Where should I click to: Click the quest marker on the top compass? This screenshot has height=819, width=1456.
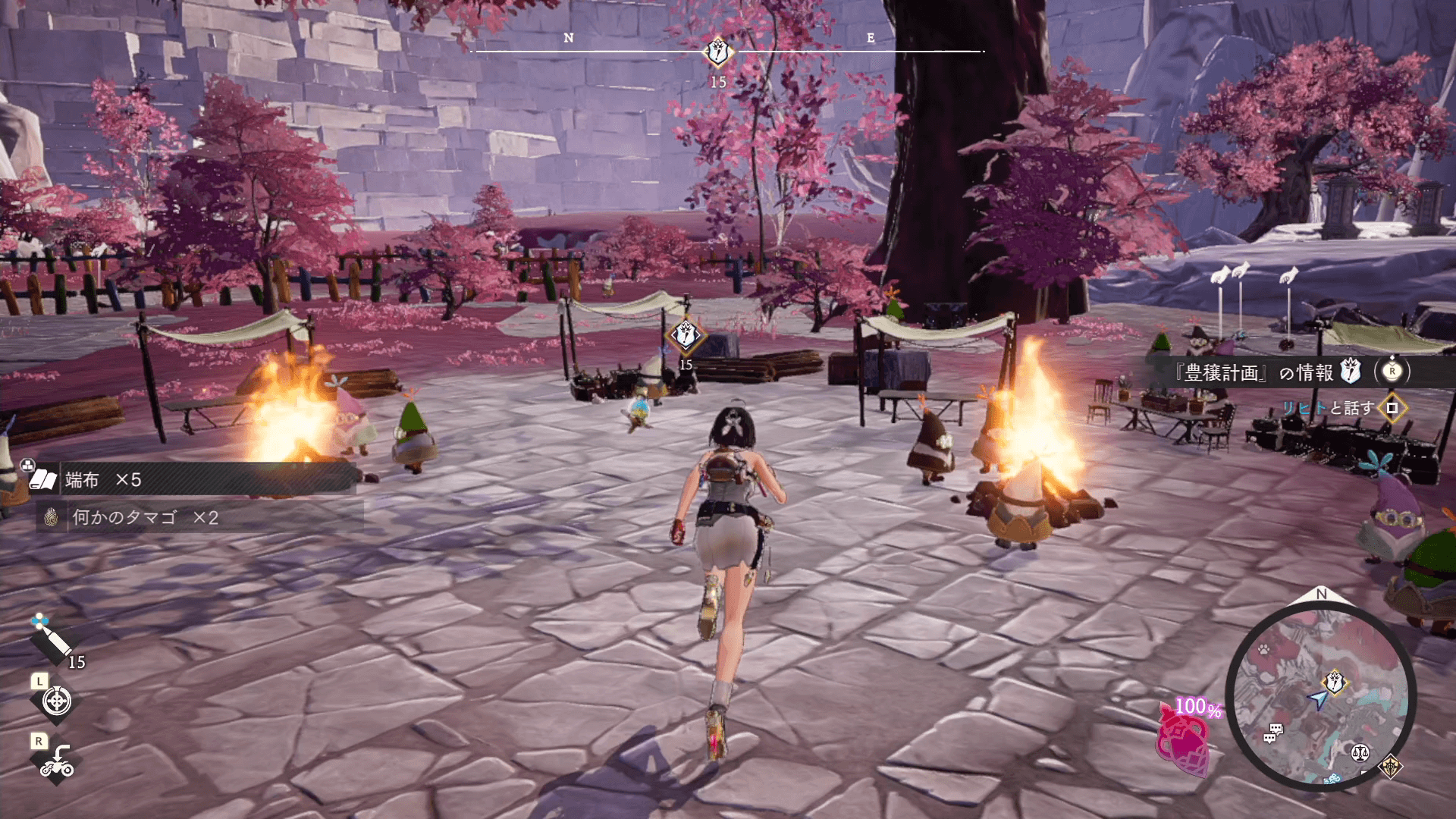point(717,52)
